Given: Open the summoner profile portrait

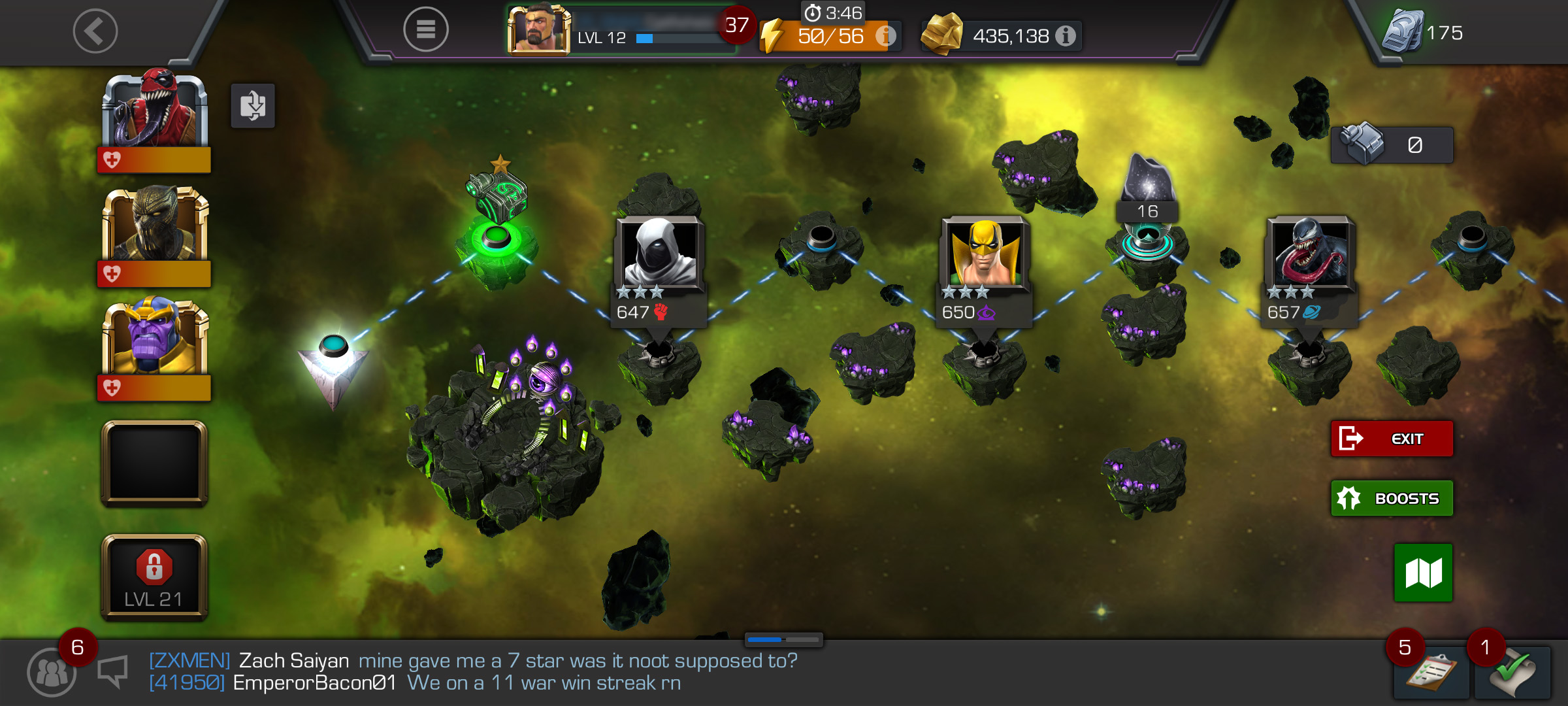Looking at the screenshot, I should (538, 29).
